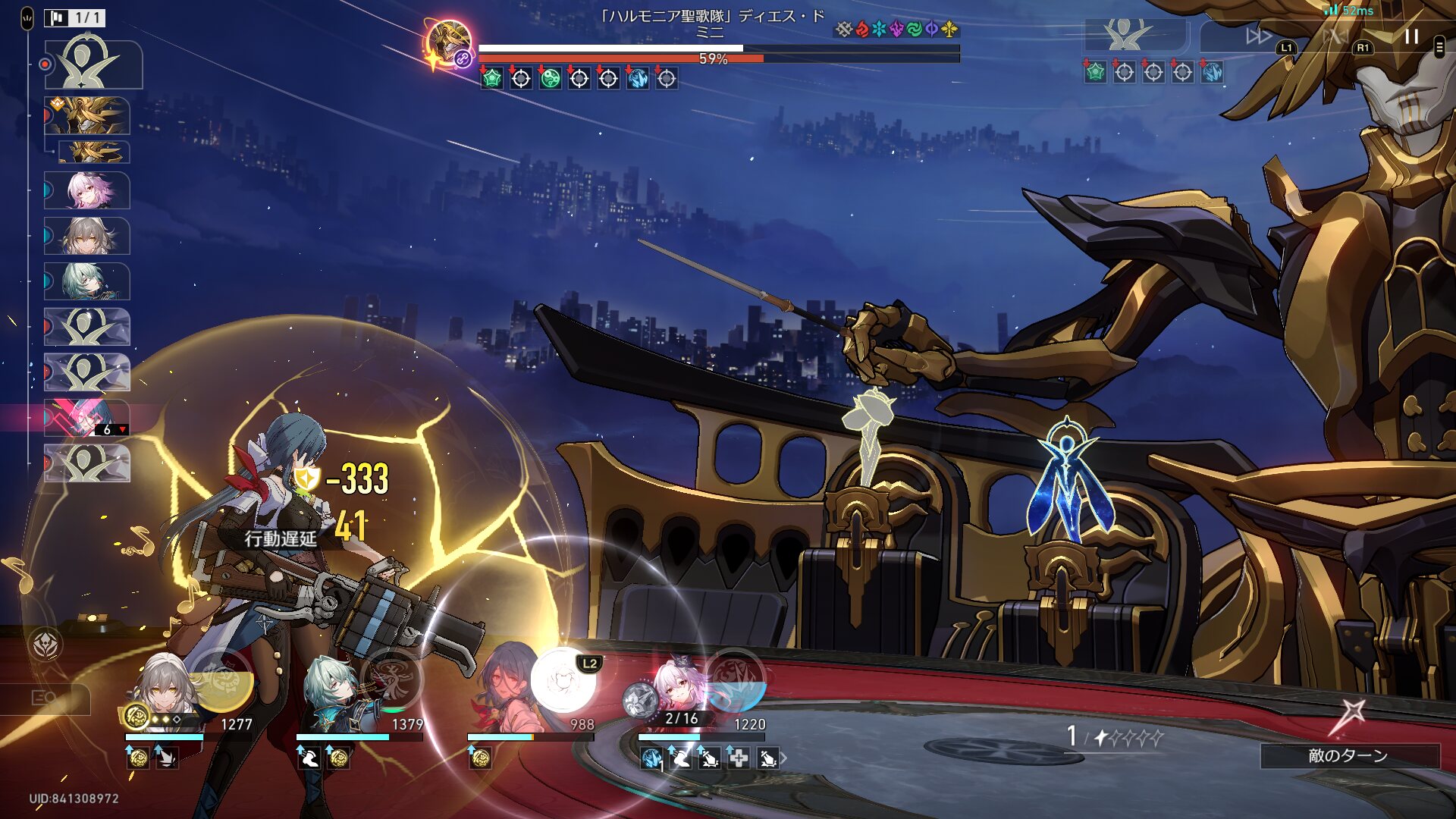Click the boss icon beside the health bar
The height and width of the screenshot is (819, 1456).
coord(448,42)
